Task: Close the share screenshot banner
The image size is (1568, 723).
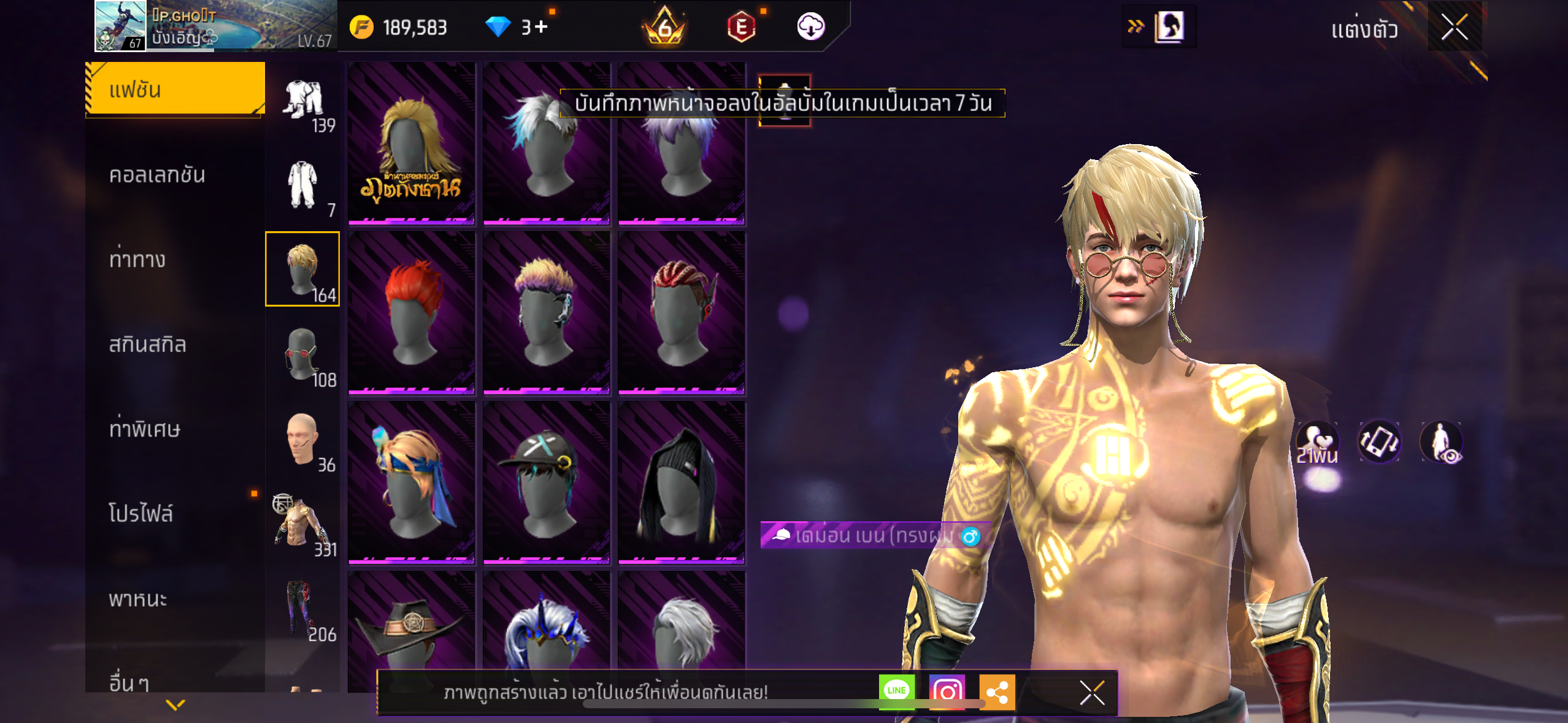Action: [1092, 693]
